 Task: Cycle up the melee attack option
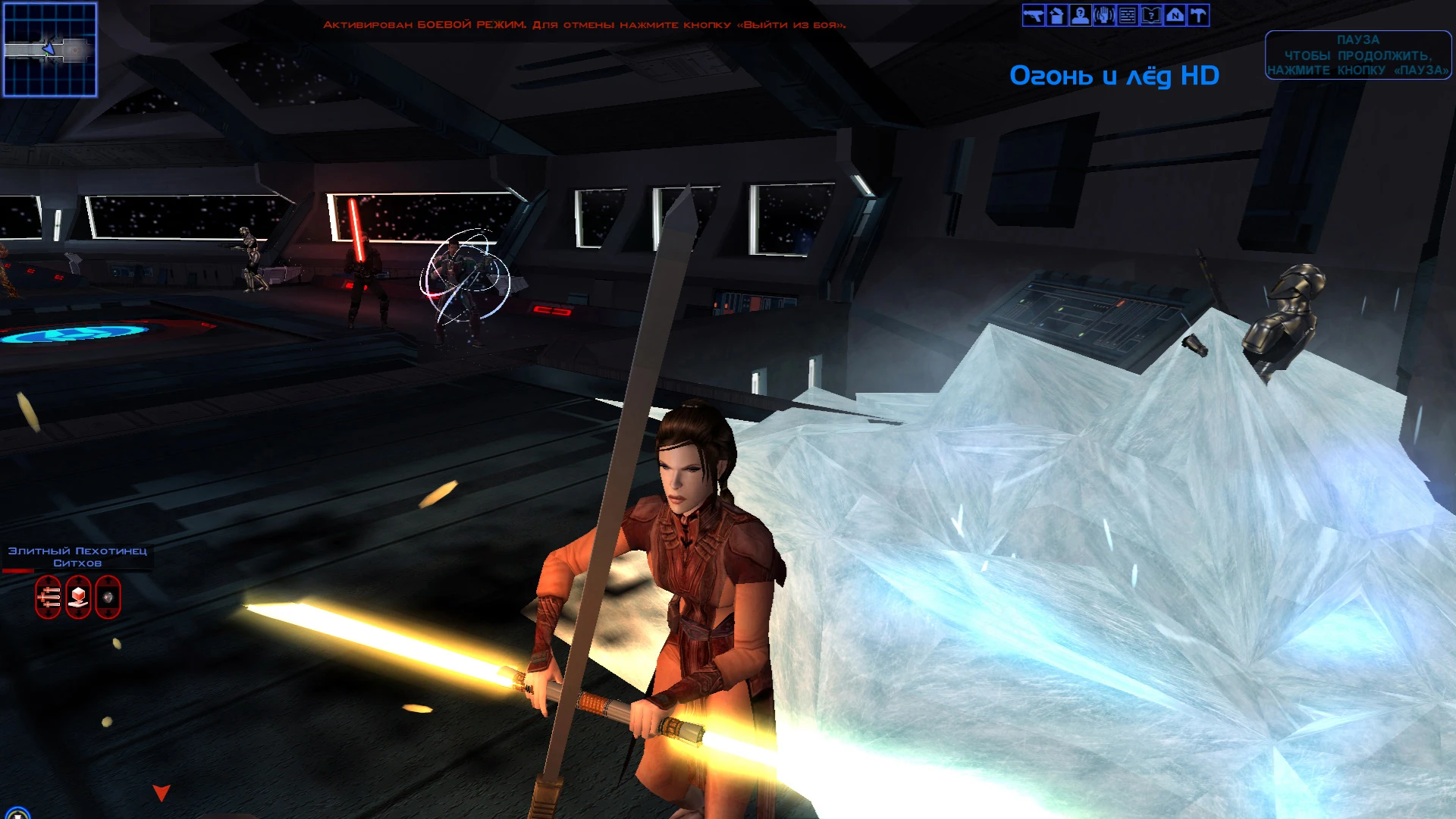tap(48, 579)
